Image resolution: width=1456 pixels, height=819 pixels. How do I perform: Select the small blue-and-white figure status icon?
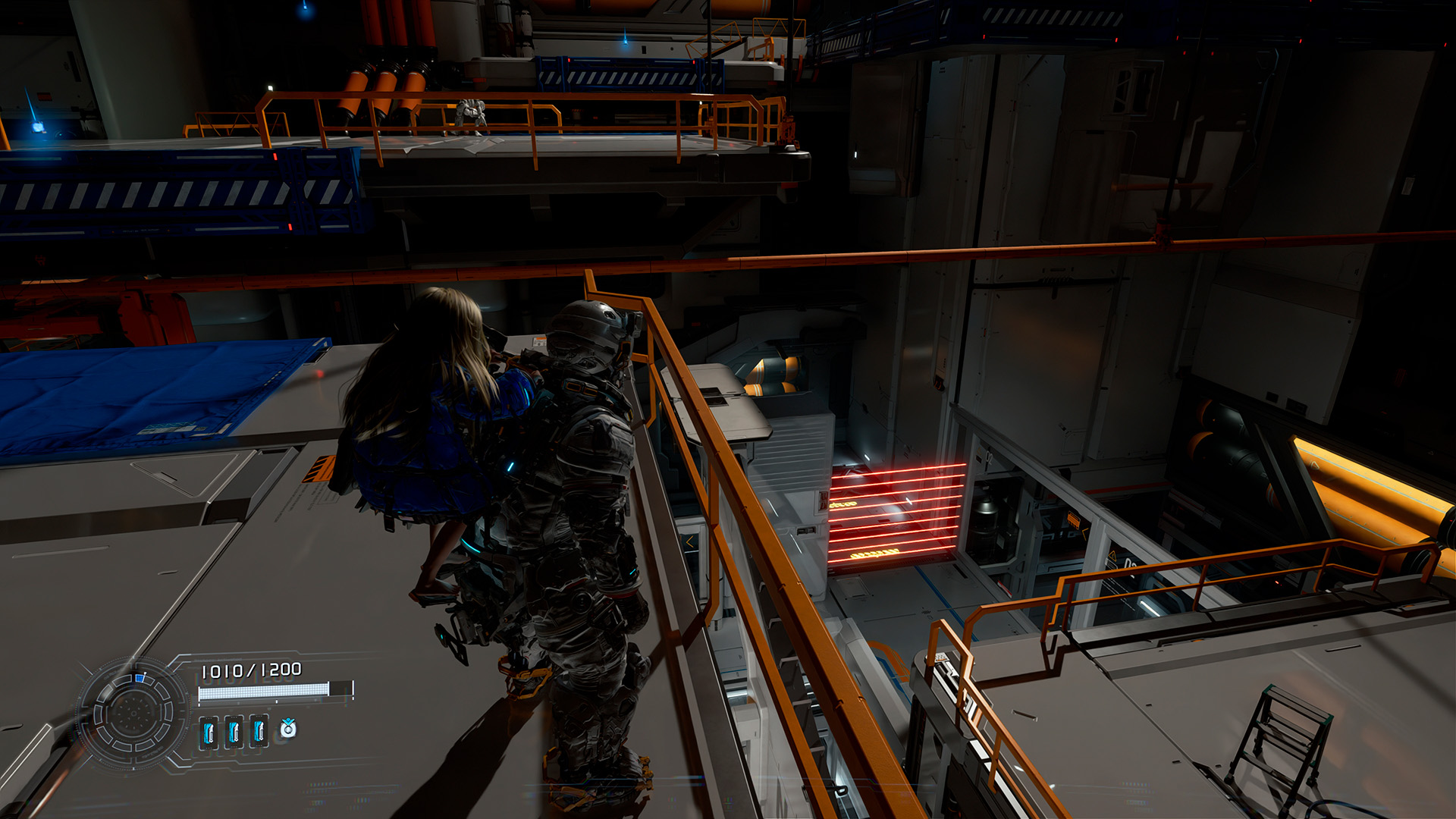point(288,729)
